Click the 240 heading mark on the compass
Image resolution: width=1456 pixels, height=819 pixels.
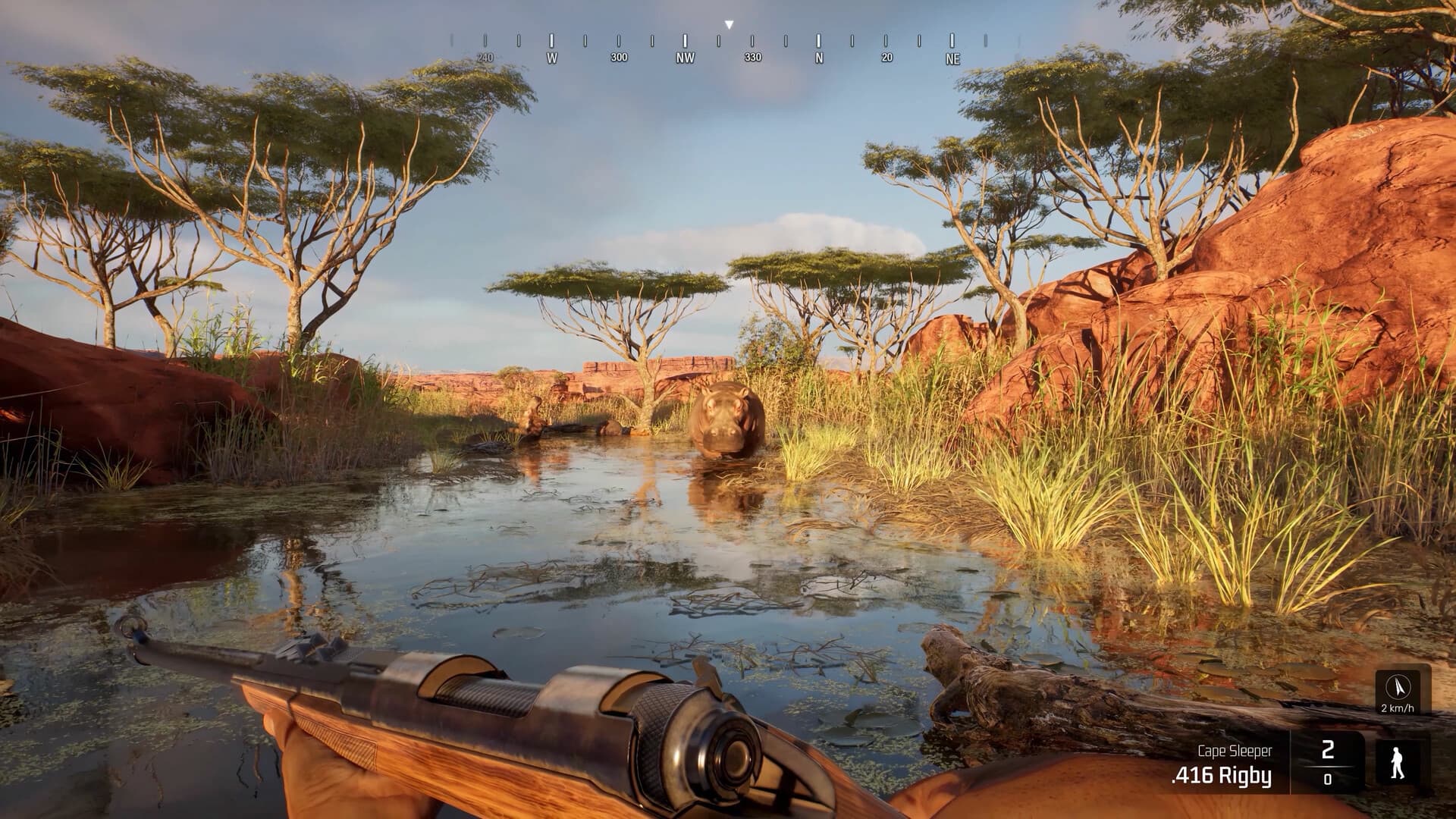486,56
